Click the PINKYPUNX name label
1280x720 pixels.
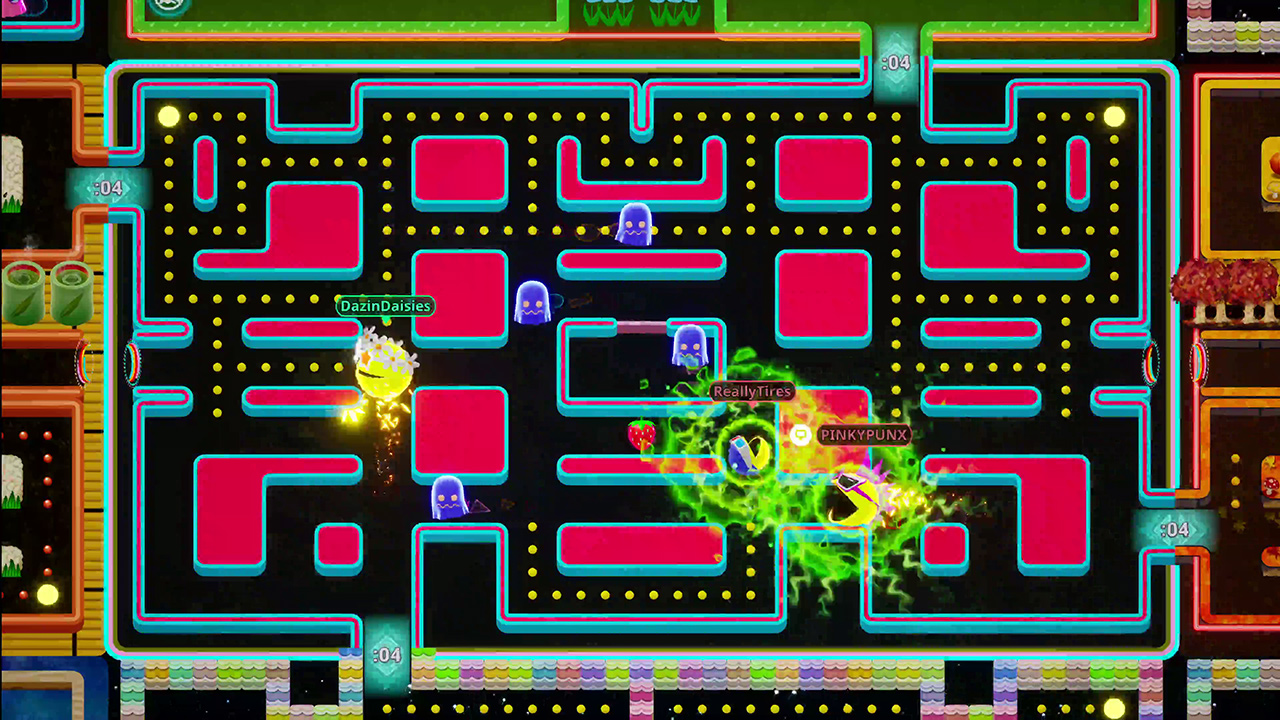pyautogui.click(x=862, y=435)
